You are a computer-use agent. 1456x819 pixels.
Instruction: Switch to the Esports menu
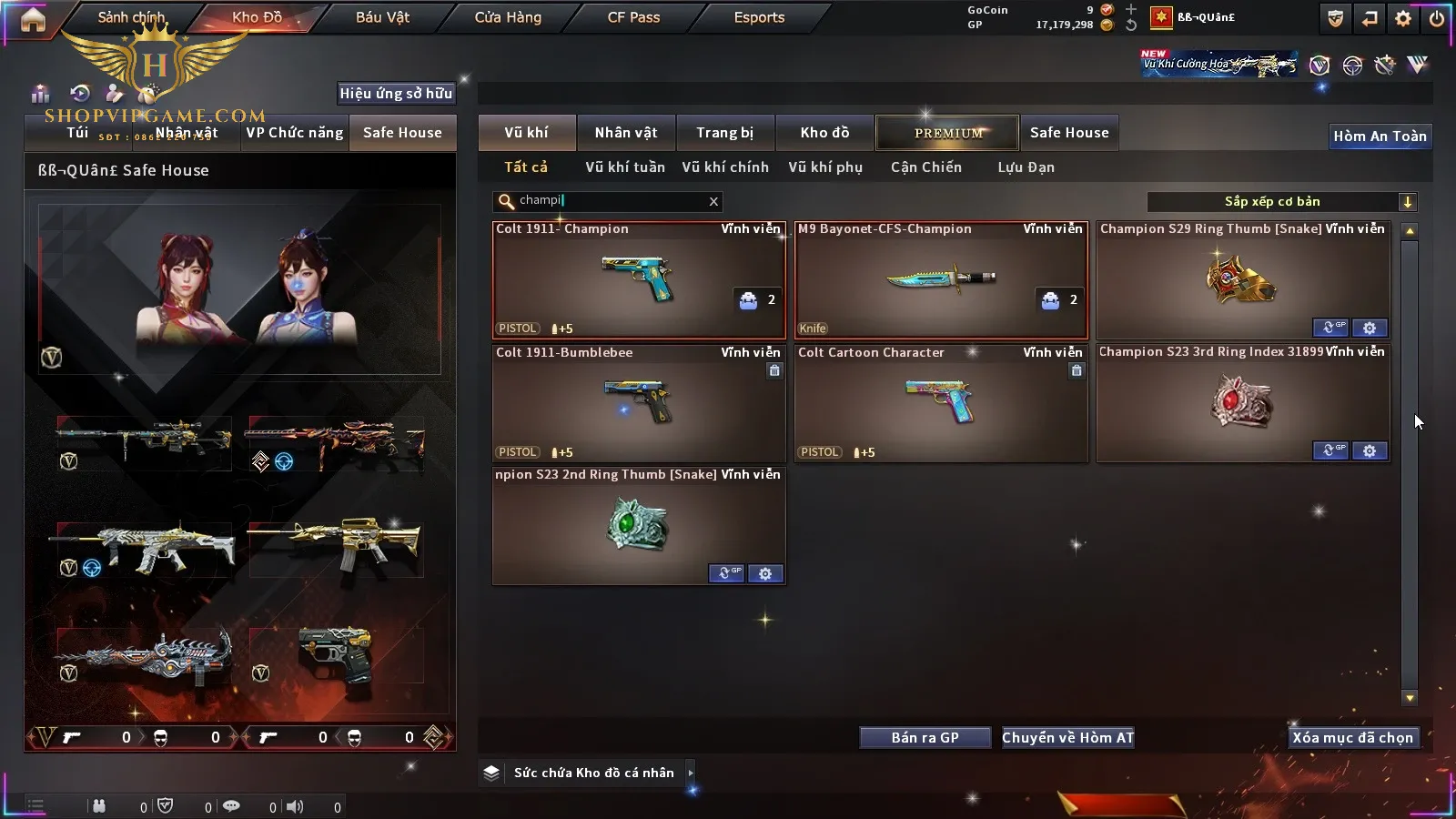coord(759,17)
